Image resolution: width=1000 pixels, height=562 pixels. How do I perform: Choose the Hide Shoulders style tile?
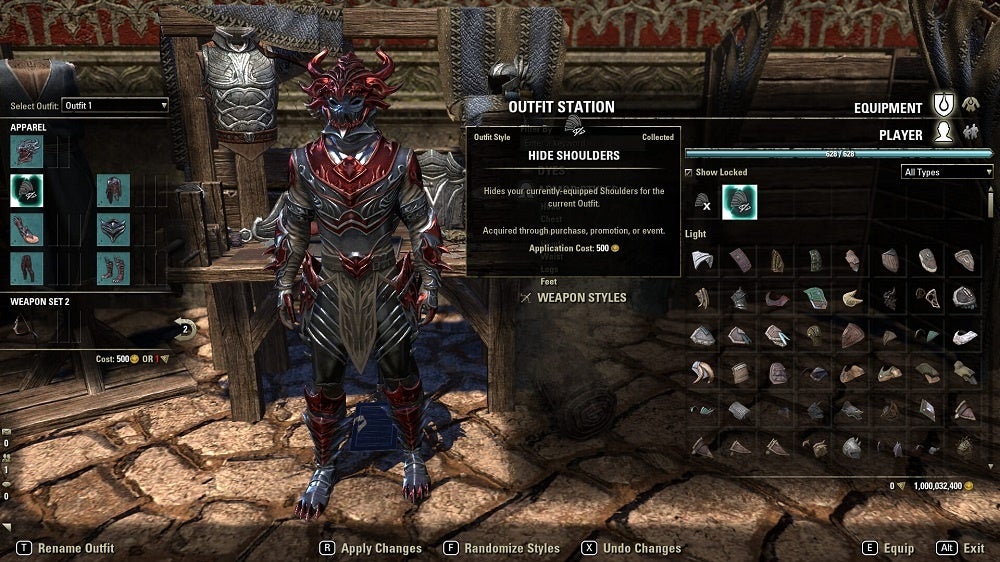point(740,203)
